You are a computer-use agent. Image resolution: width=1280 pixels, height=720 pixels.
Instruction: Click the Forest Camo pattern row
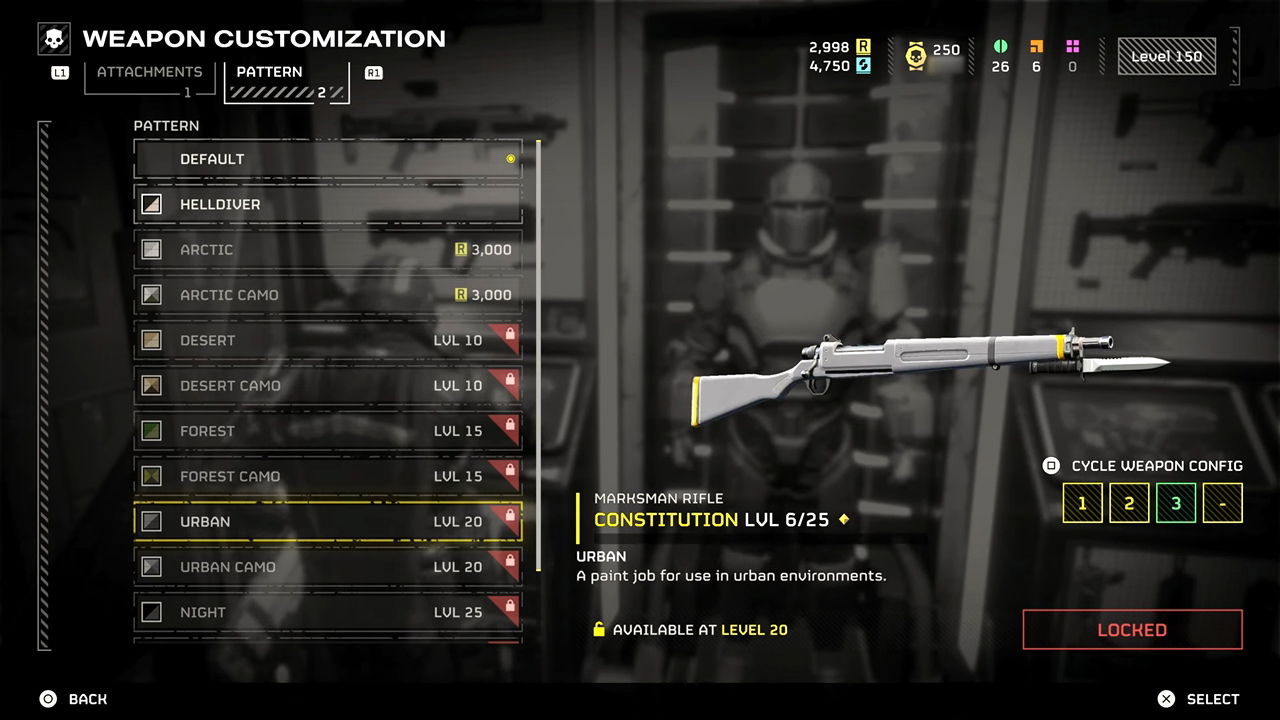328,476
